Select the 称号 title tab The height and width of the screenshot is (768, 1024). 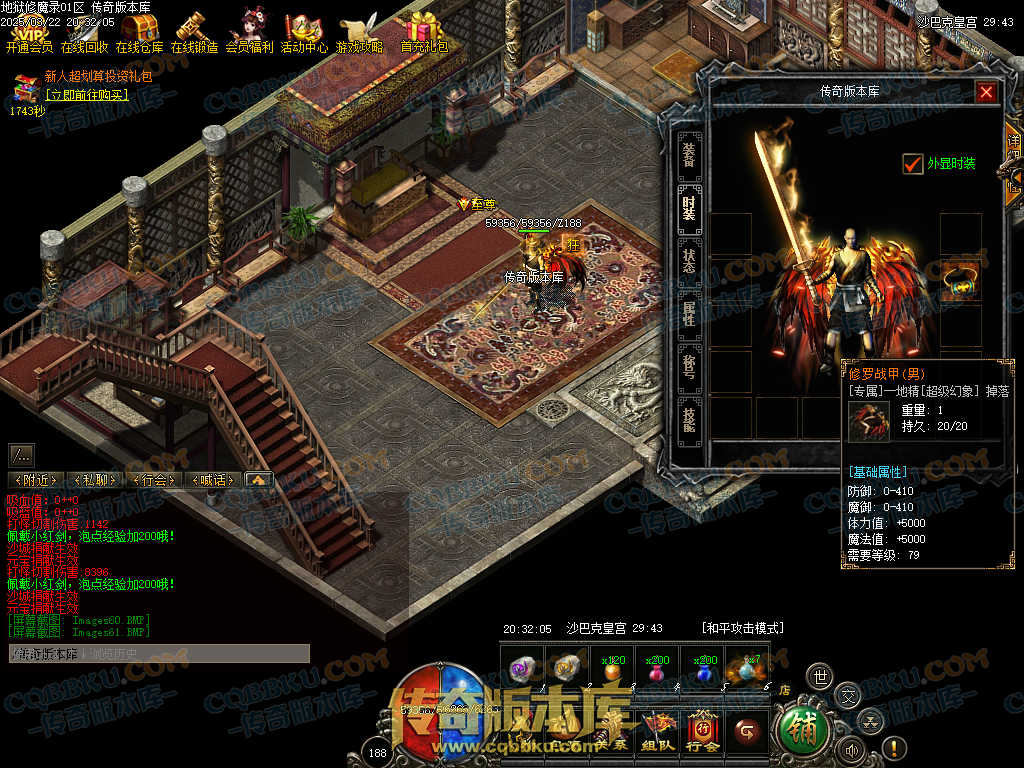coord(690,367)
